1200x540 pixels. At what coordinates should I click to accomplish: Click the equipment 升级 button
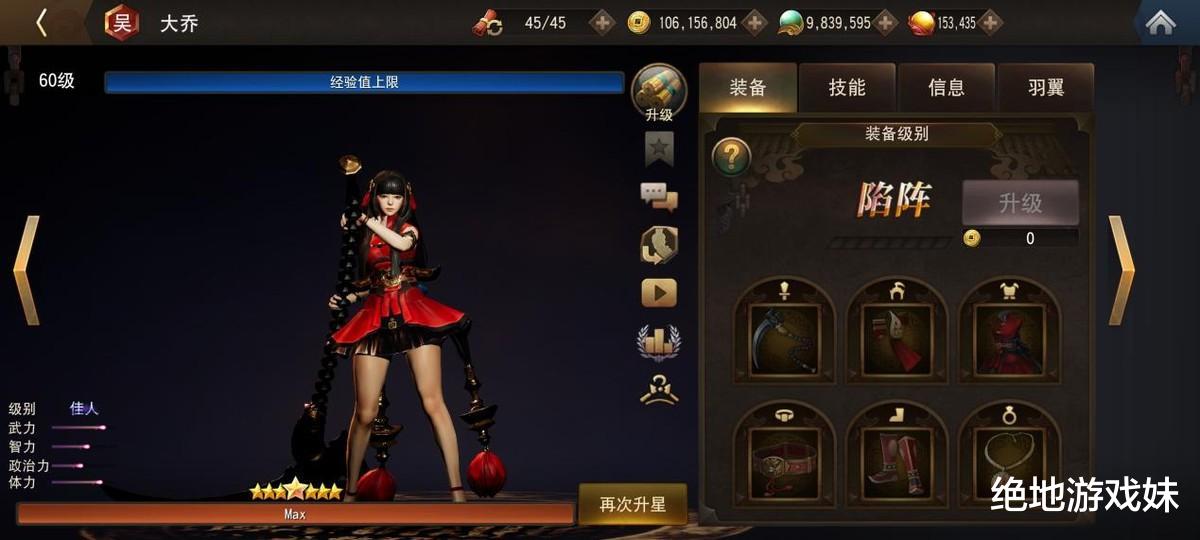[x=1020, y=203]
